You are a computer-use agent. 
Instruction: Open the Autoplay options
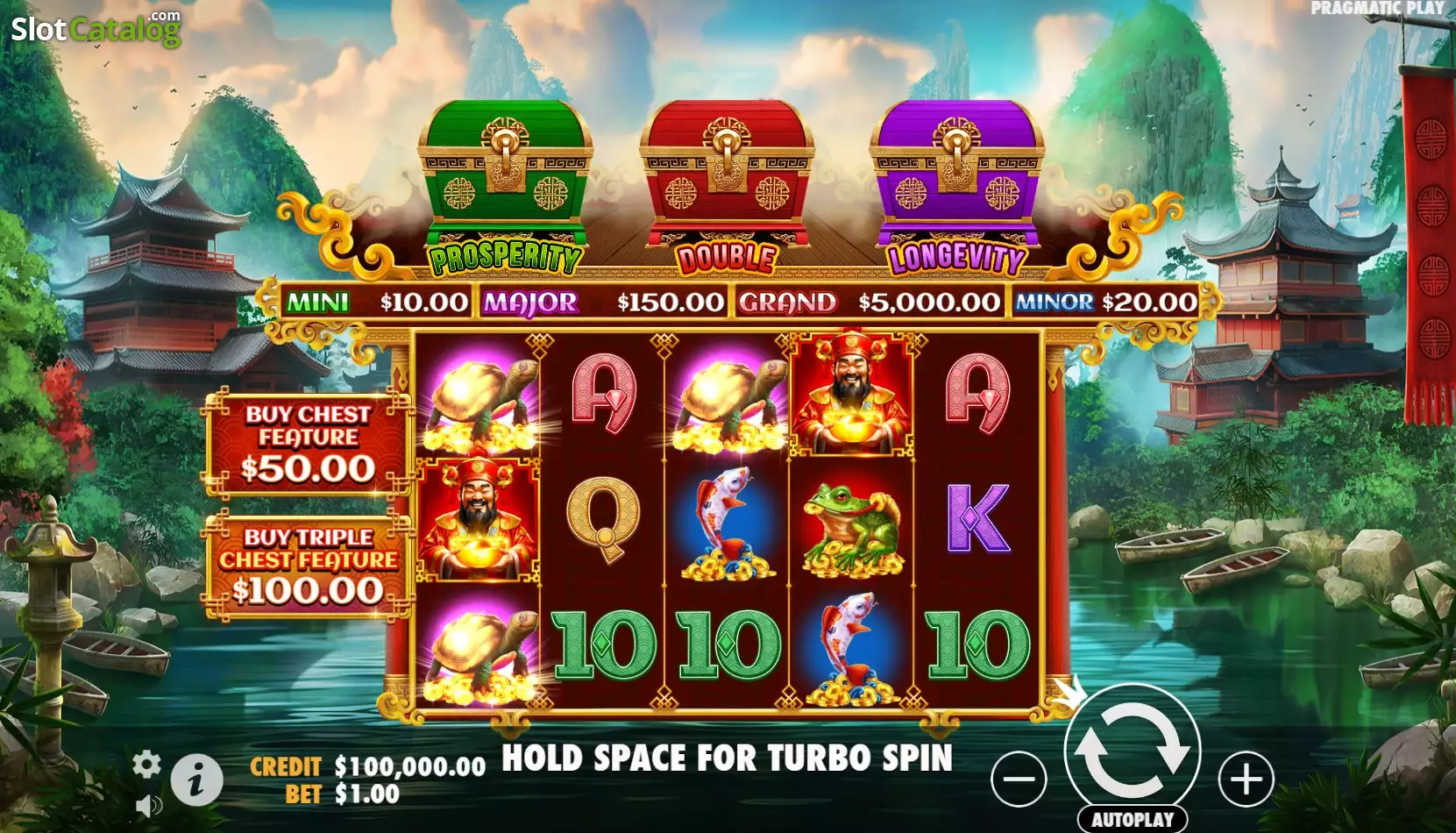pyautogui.click(x=1132, y=820)
